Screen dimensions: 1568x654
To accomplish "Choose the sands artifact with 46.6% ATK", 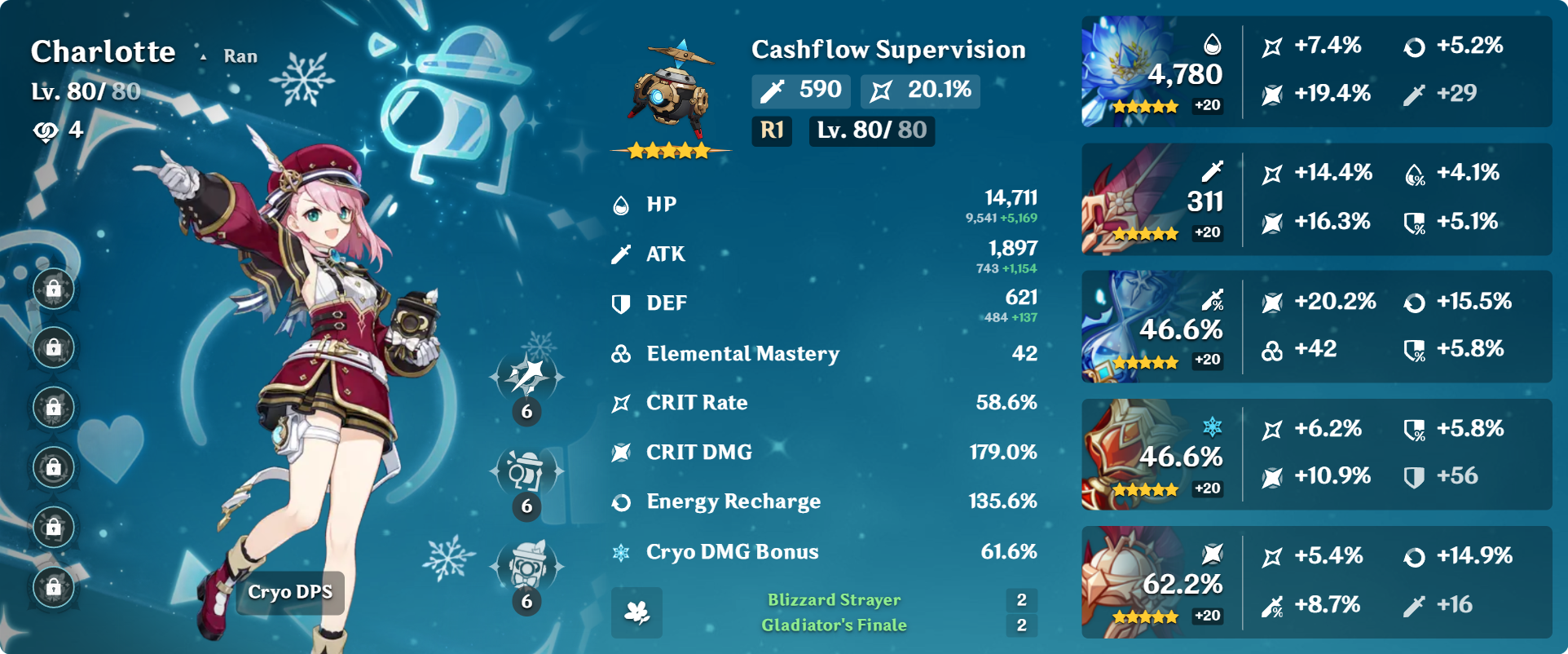I will [1131, 327].
